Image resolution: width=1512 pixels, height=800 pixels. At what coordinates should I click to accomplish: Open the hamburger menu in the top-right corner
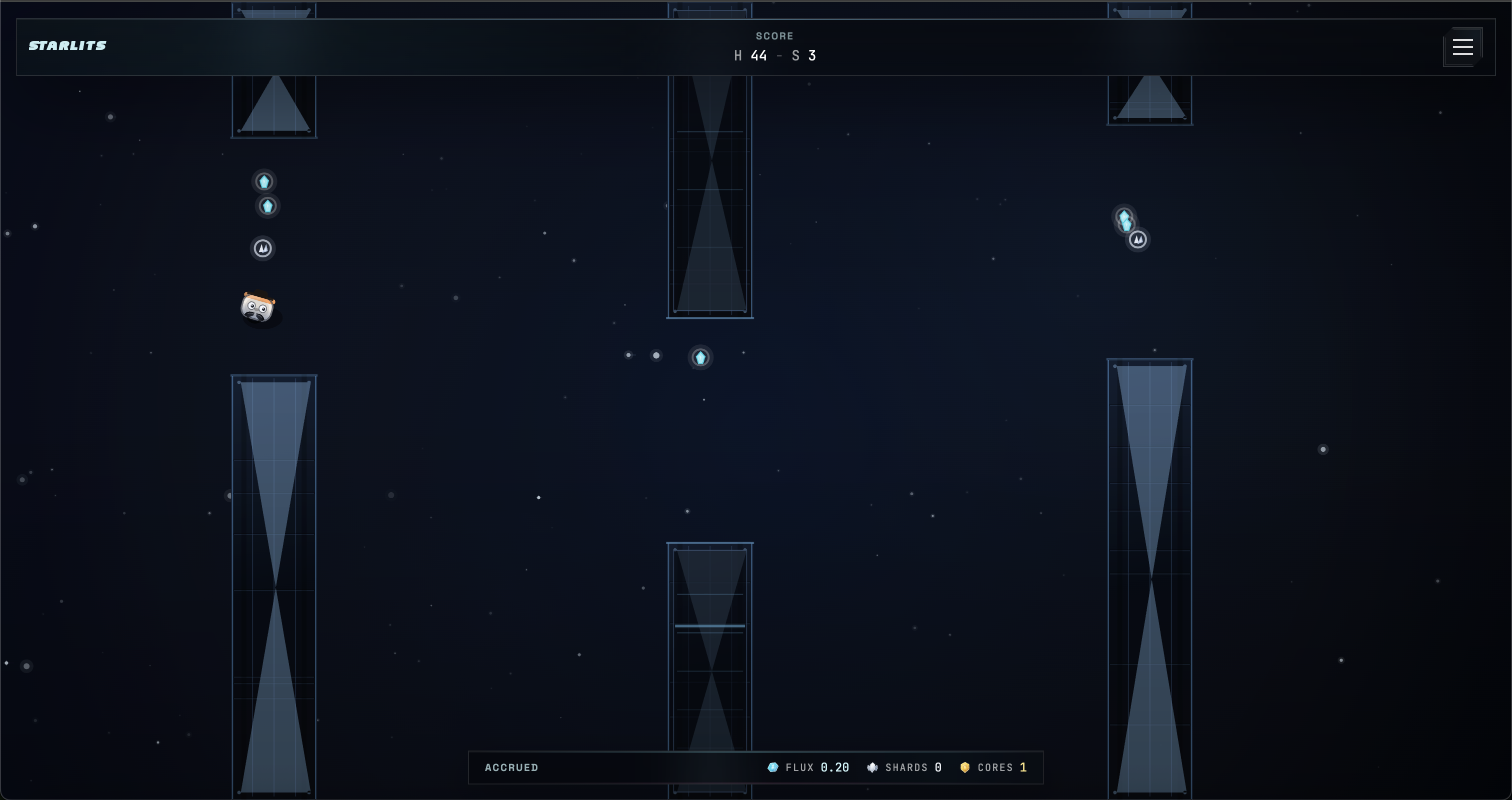click(1462, 47)
